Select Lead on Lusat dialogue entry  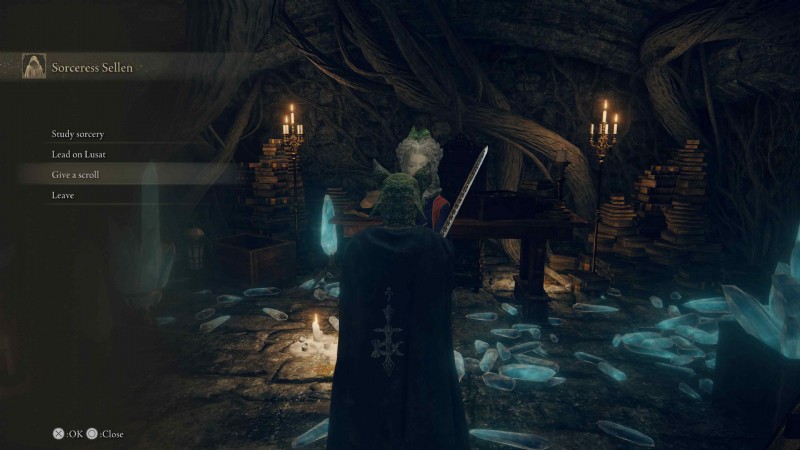[78, 155]
